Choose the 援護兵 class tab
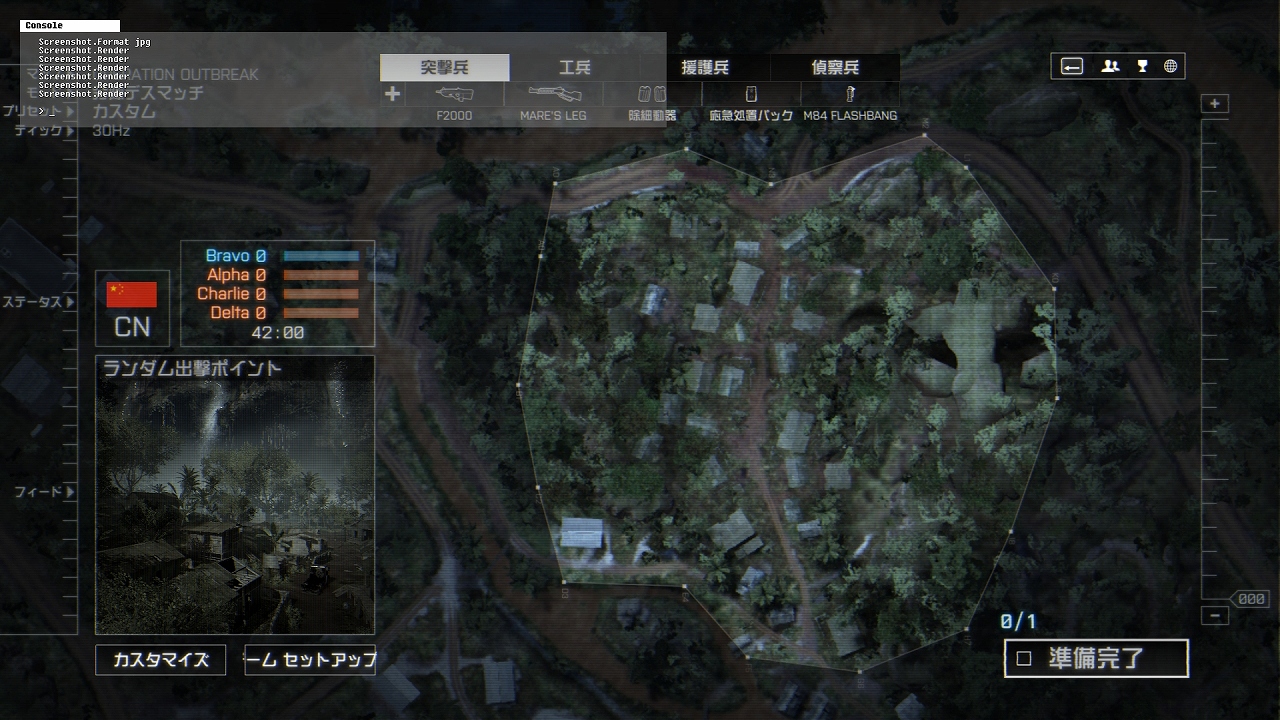 (x=705, y=68)
